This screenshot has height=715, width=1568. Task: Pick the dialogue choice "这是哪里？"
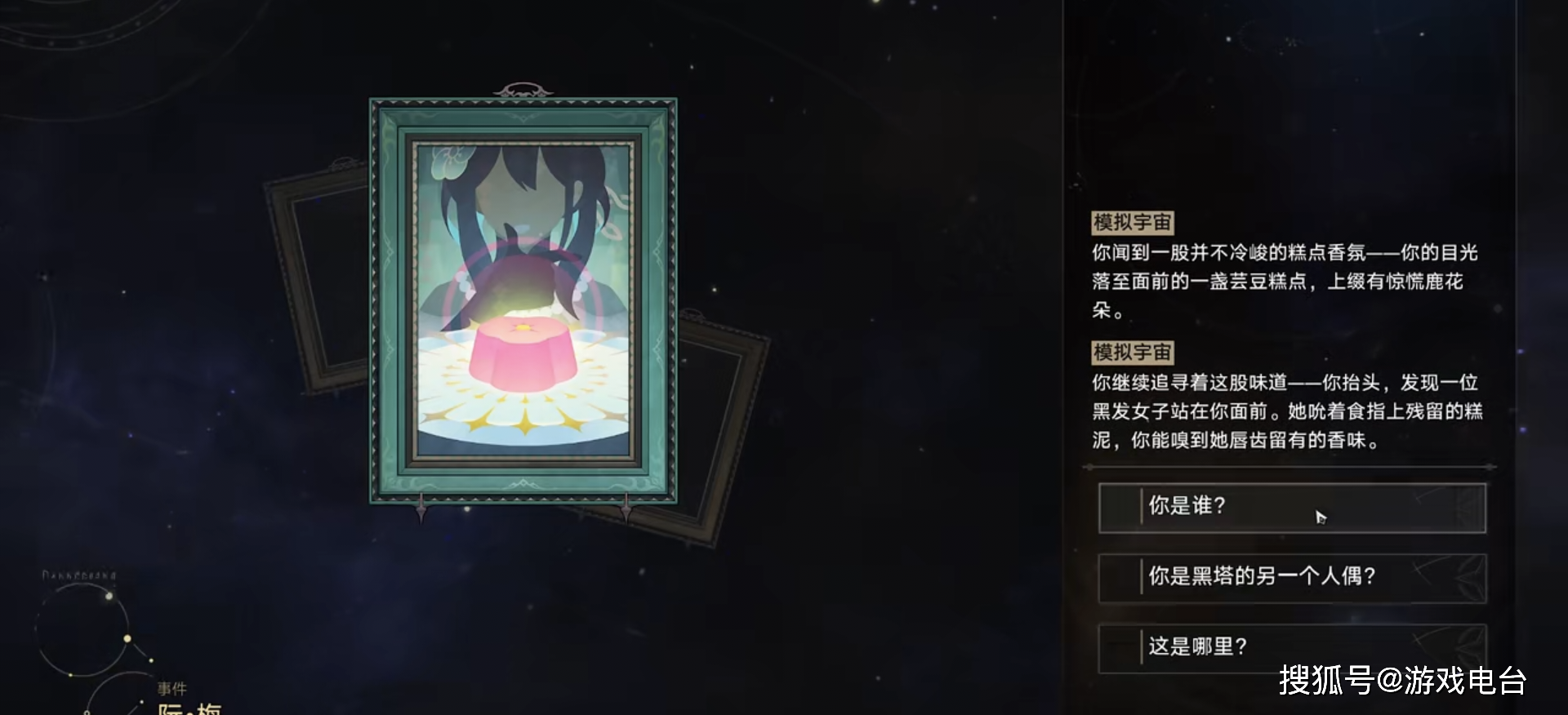point(1290,647)
